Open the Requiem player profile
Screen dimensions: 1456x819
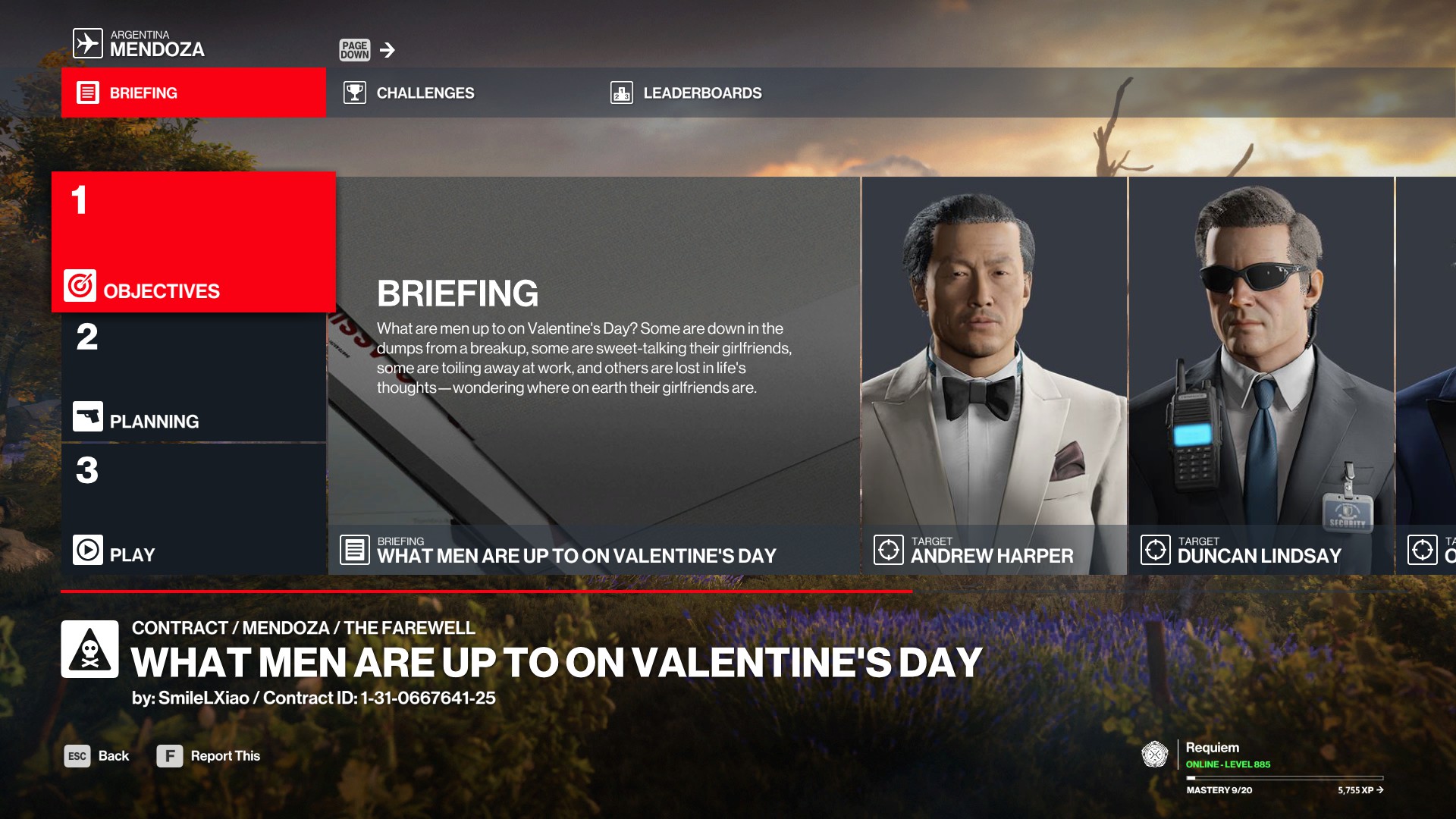[x=1212, y=748]
